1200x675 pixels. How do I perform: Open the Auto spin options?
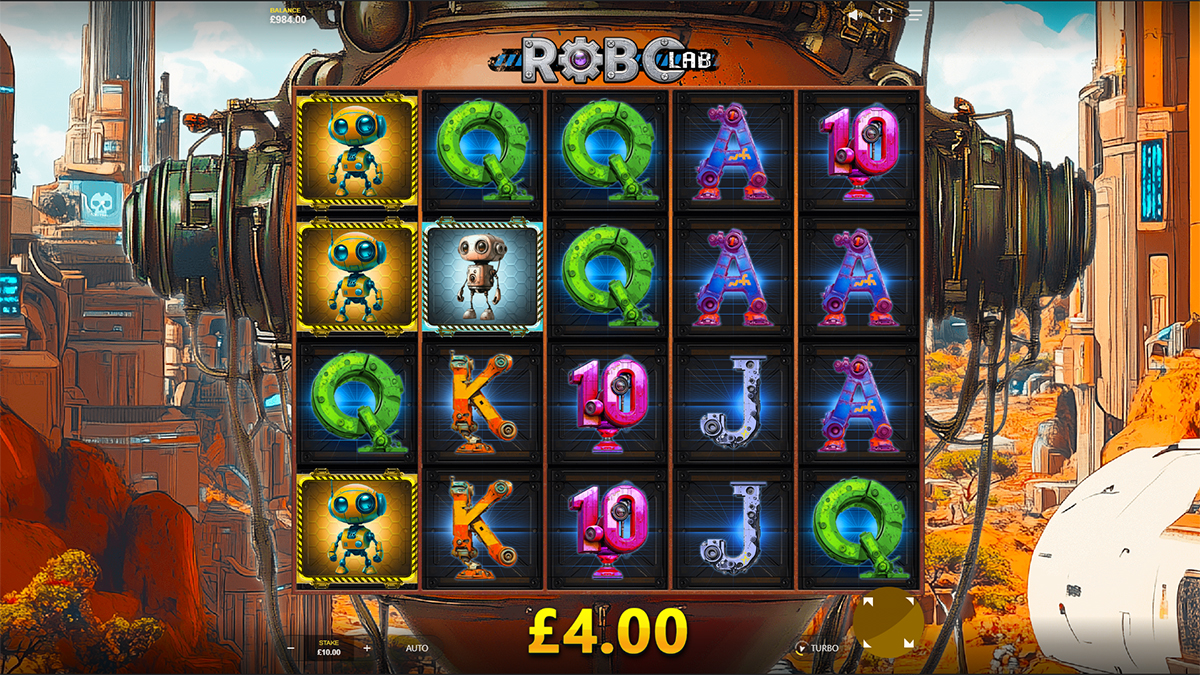click(x=417, y=648)
